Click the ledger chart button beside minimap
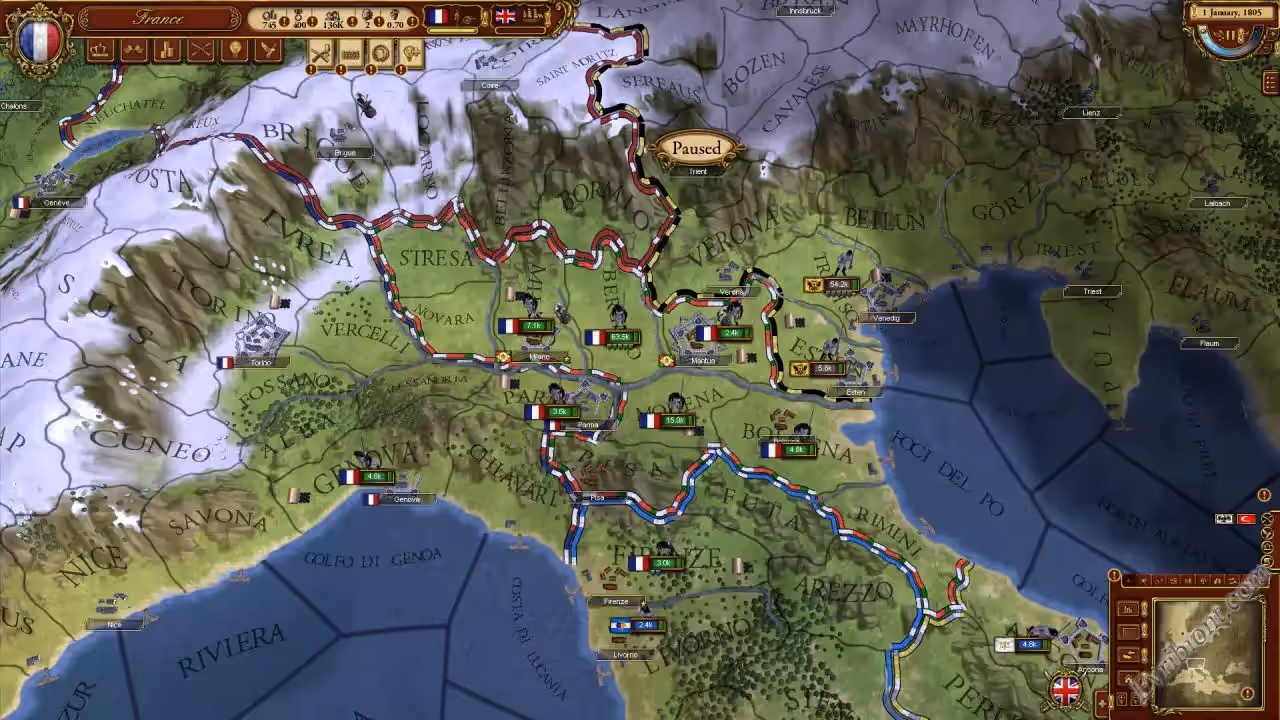The image size is (1280, 720). coord(1129,609)
